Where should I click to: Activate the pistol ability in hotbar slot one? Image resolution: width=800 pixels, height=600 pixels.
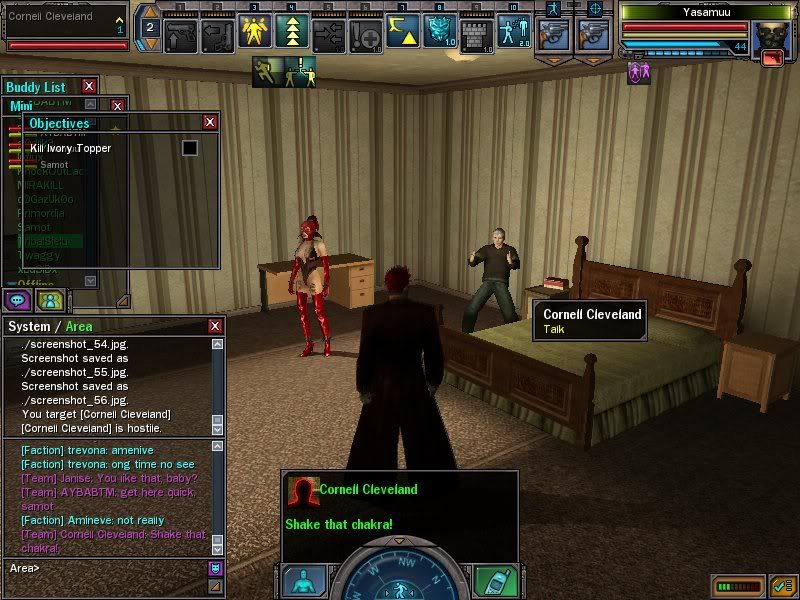[x=180, y=34]
